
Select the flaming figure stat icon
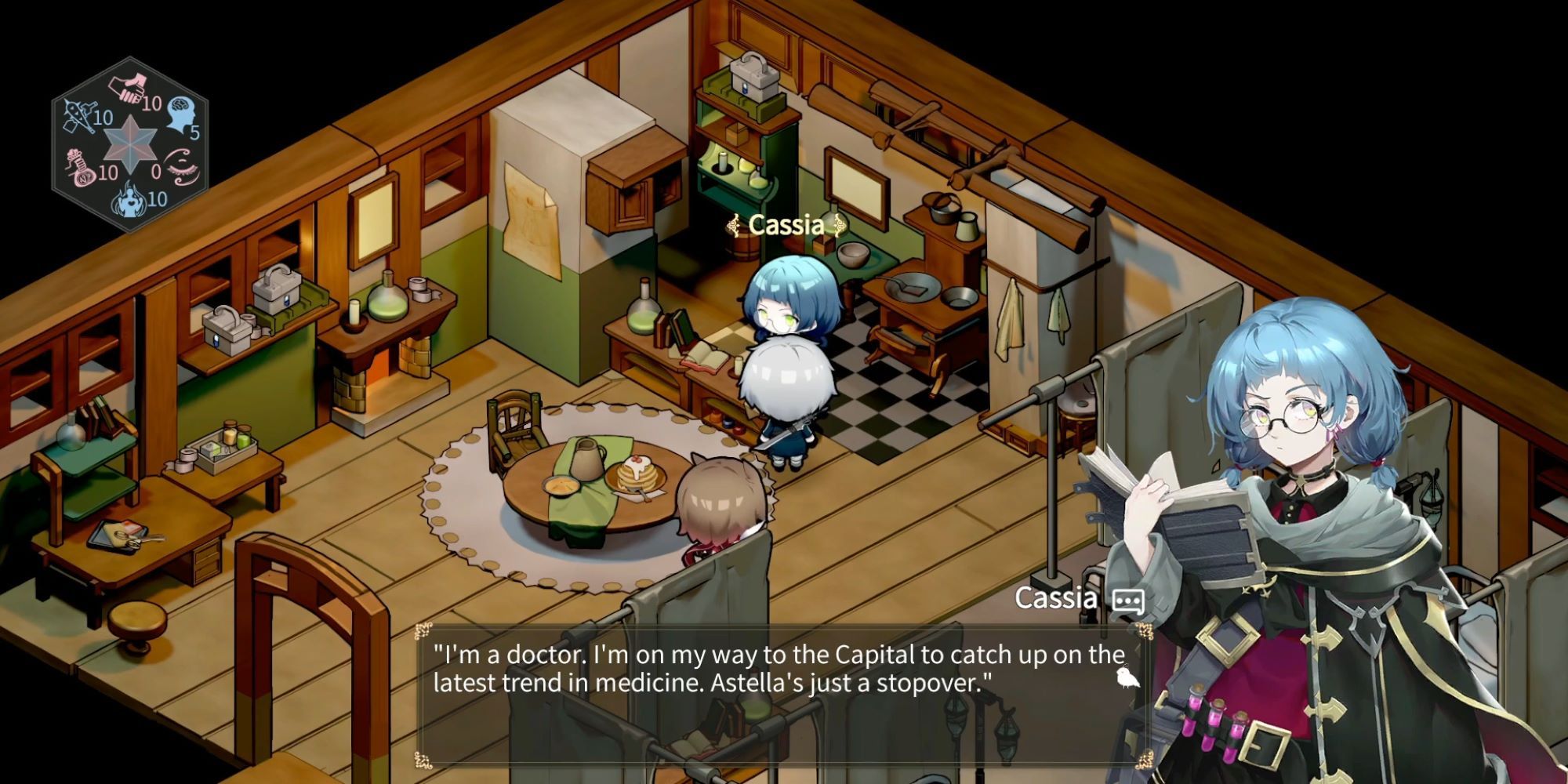[x=129, y=199]
